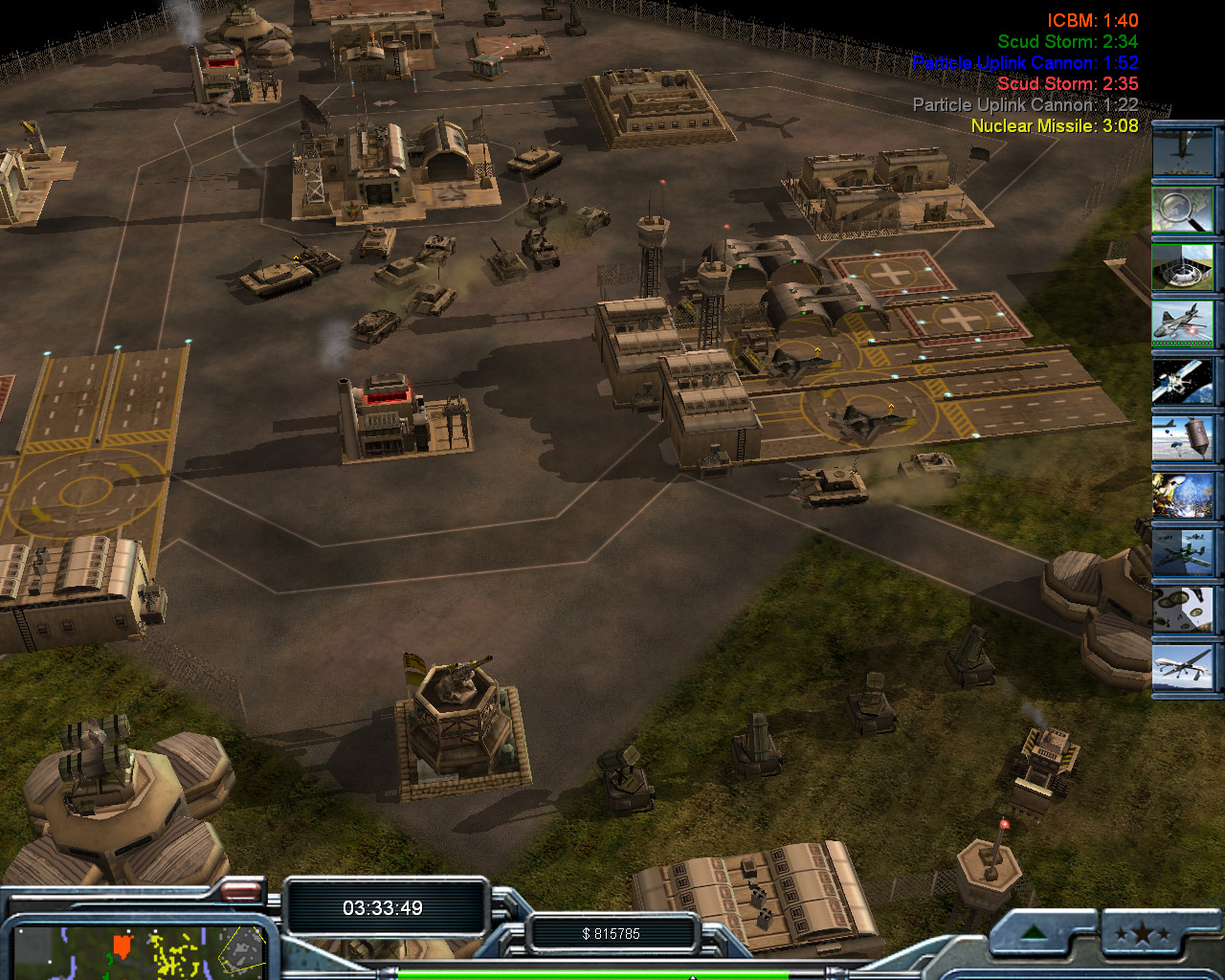
Task: Click the red button above the minimap
Action: click(x=241, y=892)
